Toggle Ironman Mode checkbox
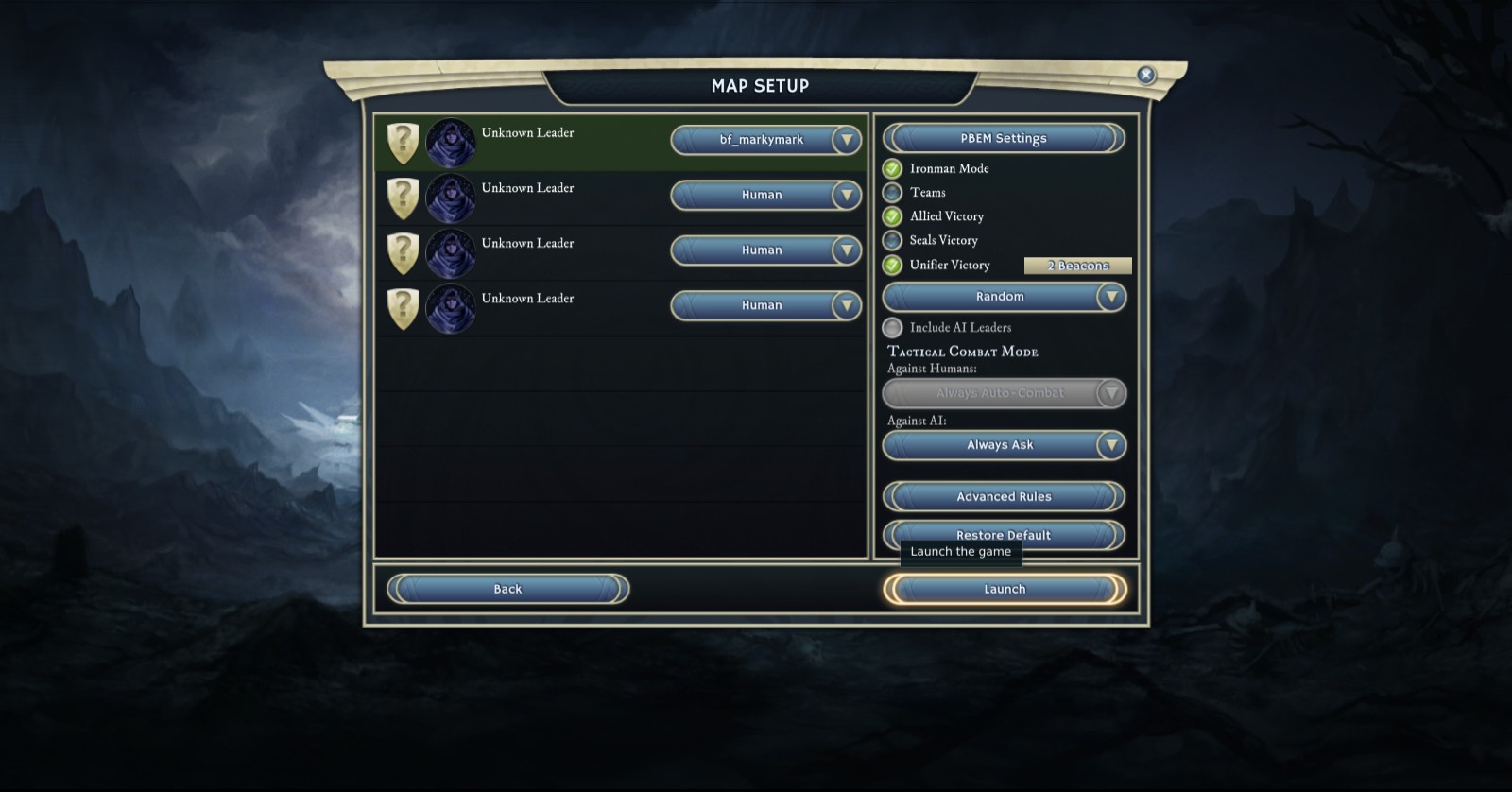The image size is (1512, 792). point(892,169)
